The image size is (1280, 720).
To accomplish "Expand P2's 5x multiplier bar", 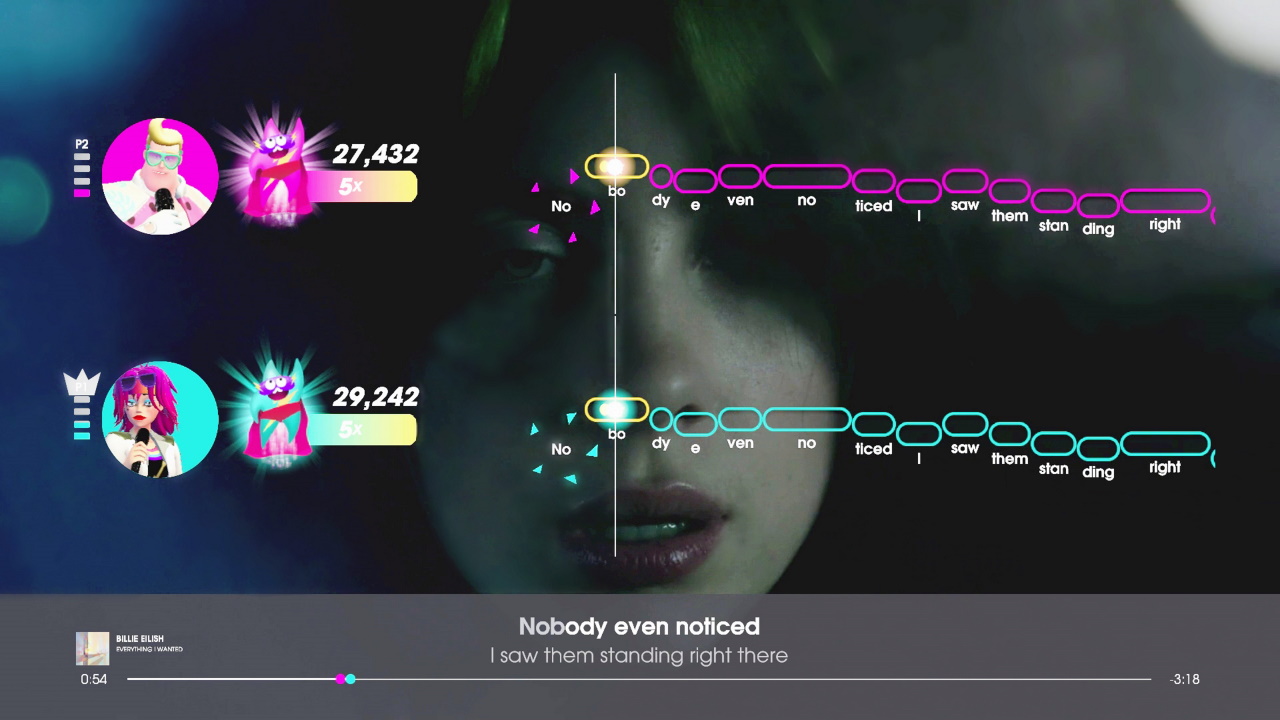I will pos(363,186).
